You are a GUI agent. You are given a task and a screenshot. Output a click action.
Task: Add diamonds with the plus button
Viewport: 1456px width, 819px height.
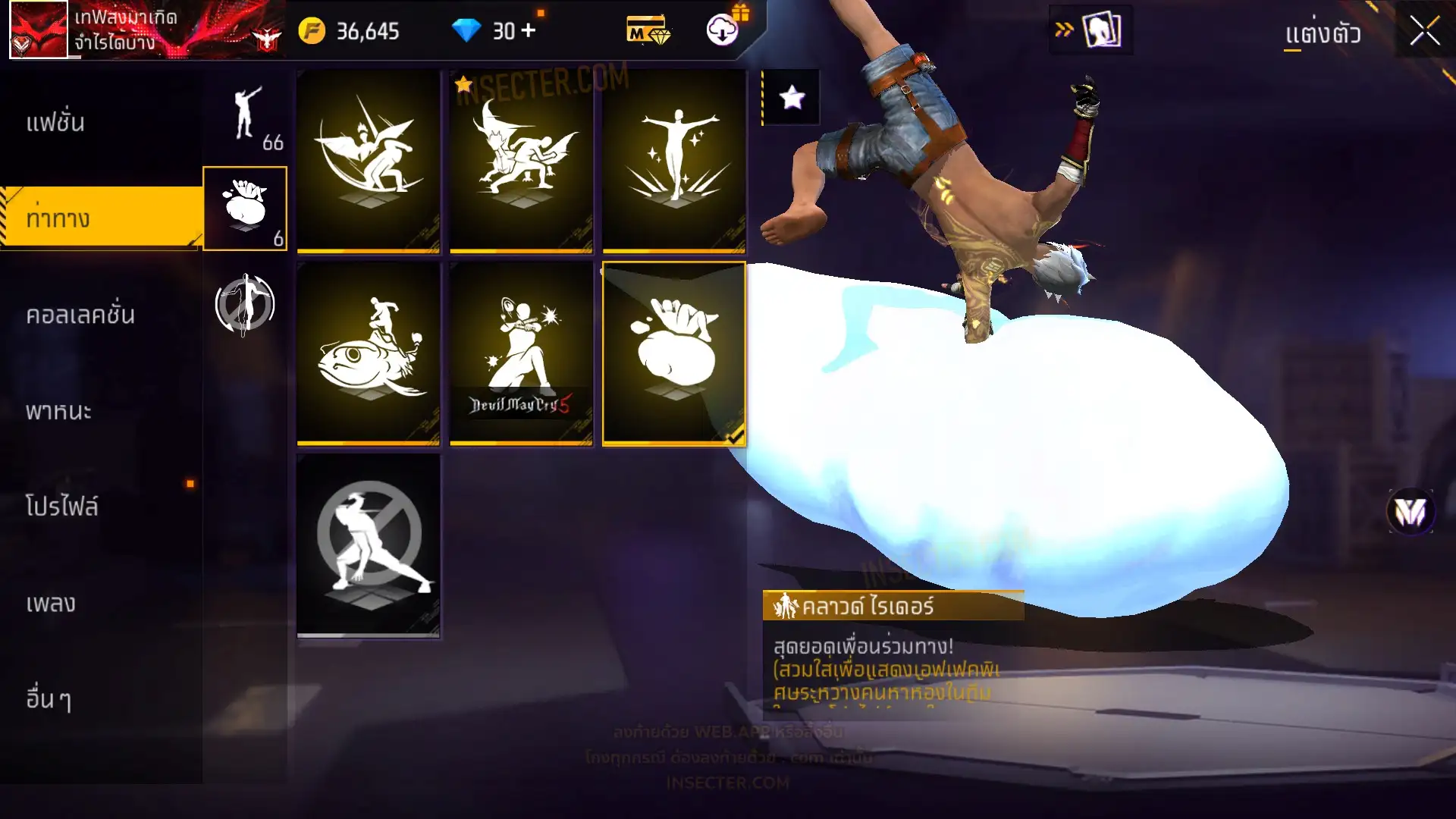click(x=529, y=30)
